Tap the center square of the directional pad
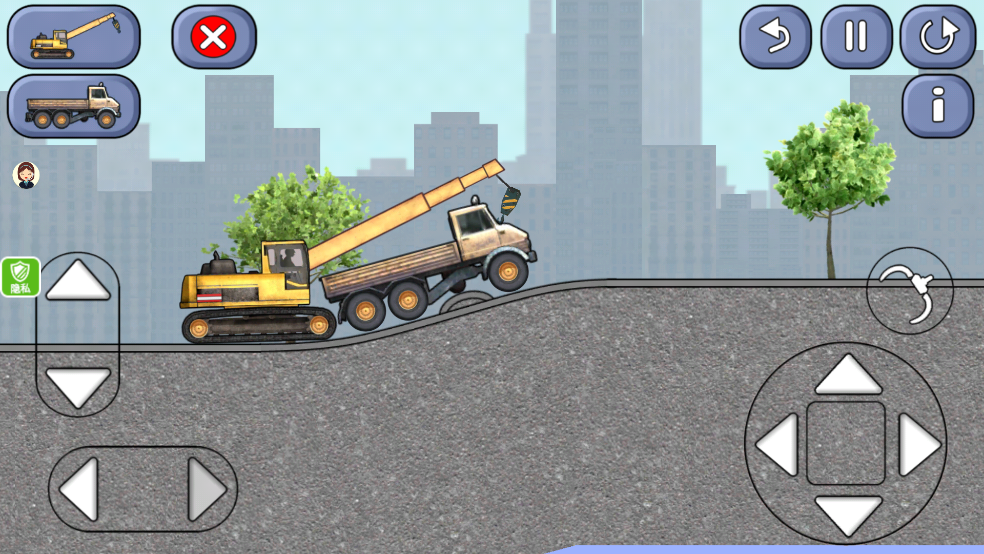This screenshot has width=984, height=554. point(846,444)
